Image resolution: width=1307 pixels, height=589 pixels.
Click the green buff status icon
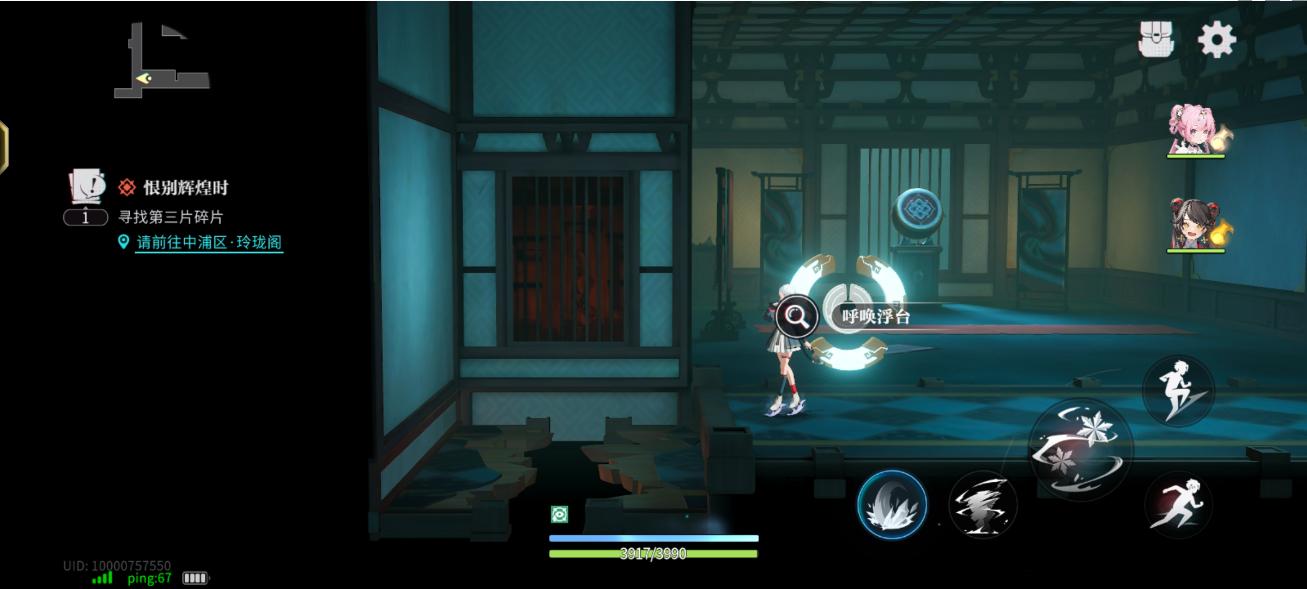coord(560,514)
